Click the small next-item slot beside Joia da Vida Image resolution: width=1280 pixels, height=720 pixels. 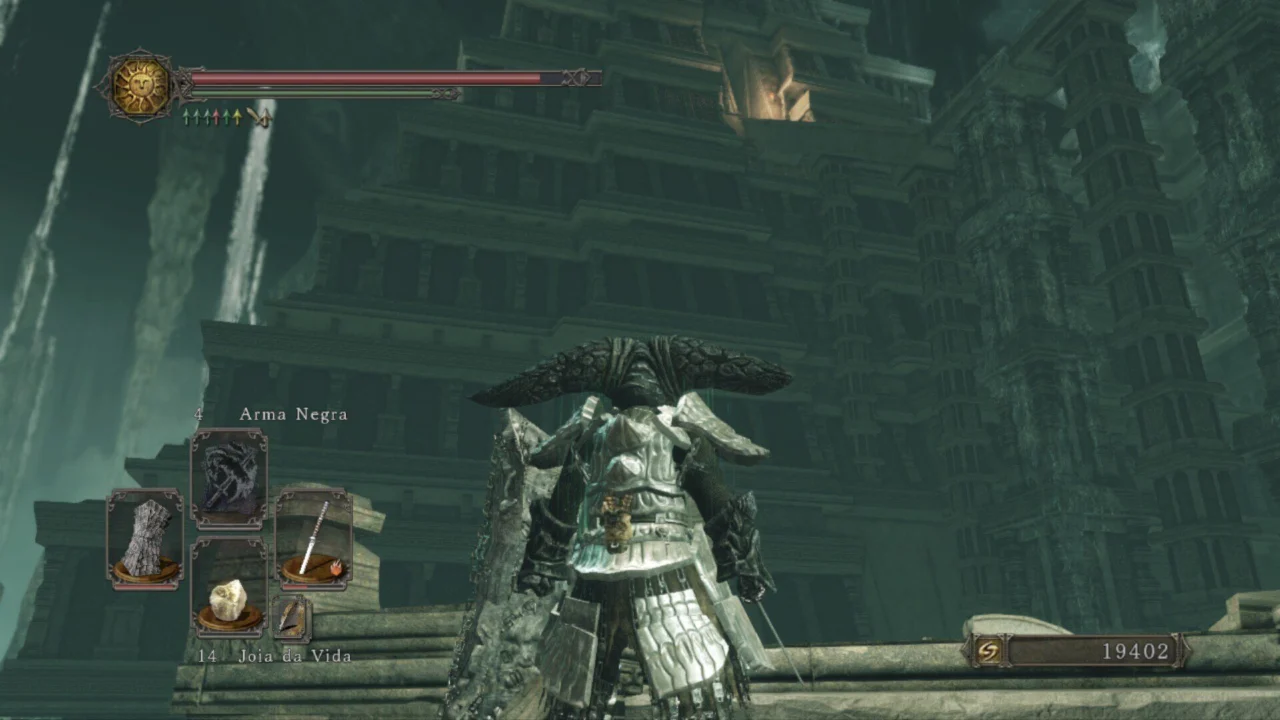[291, 617]
